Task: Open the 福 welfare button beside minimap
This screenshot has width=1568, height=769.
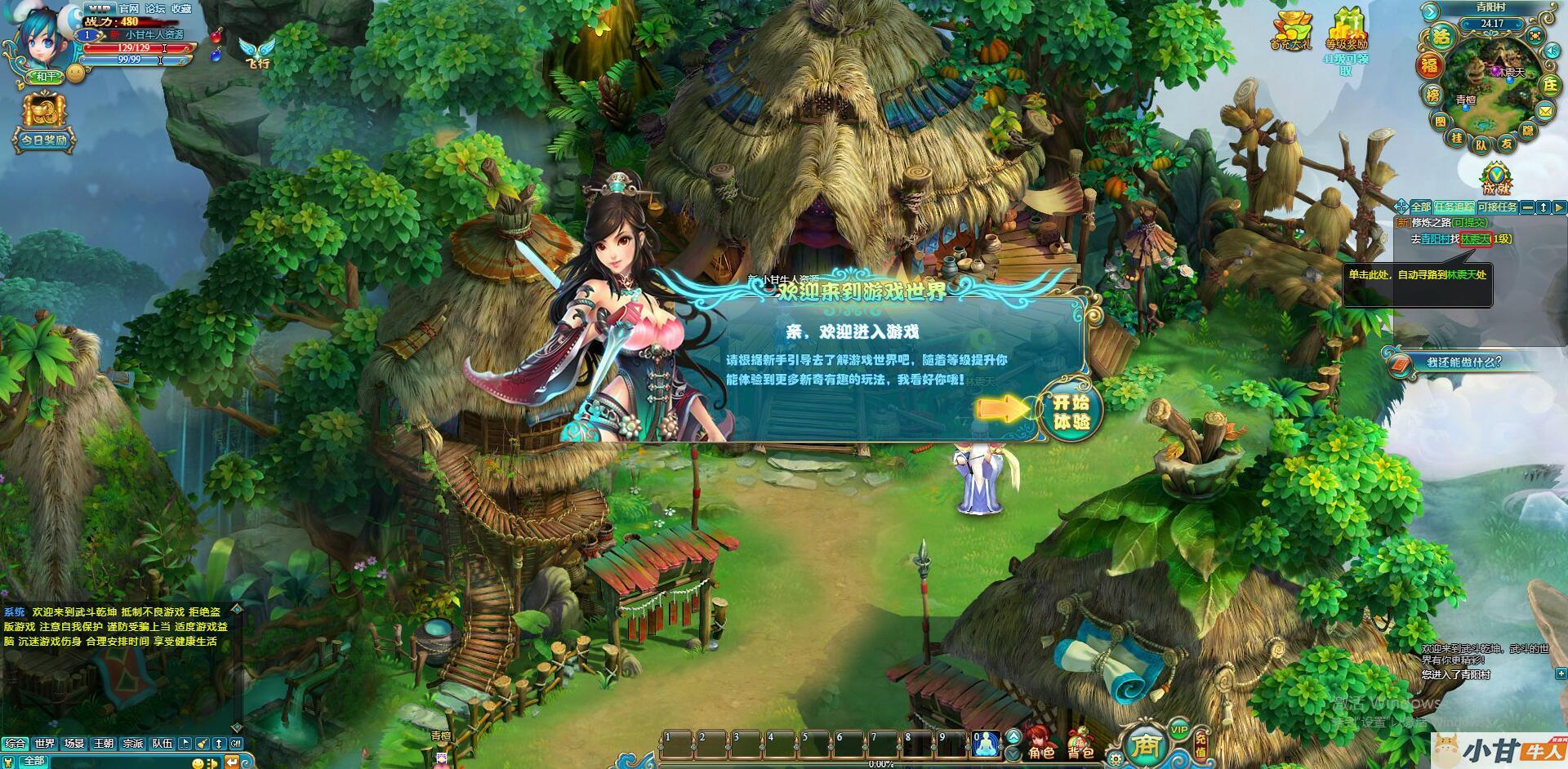Action: (1429, 66)
